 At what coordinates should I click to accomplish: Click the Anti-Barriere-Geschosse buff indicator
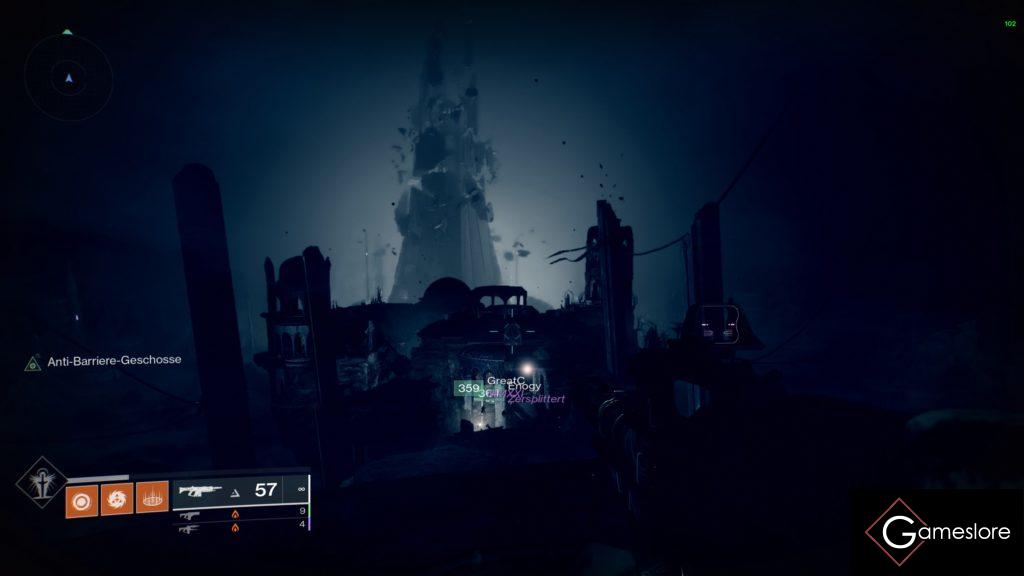(x=105, y=361)
